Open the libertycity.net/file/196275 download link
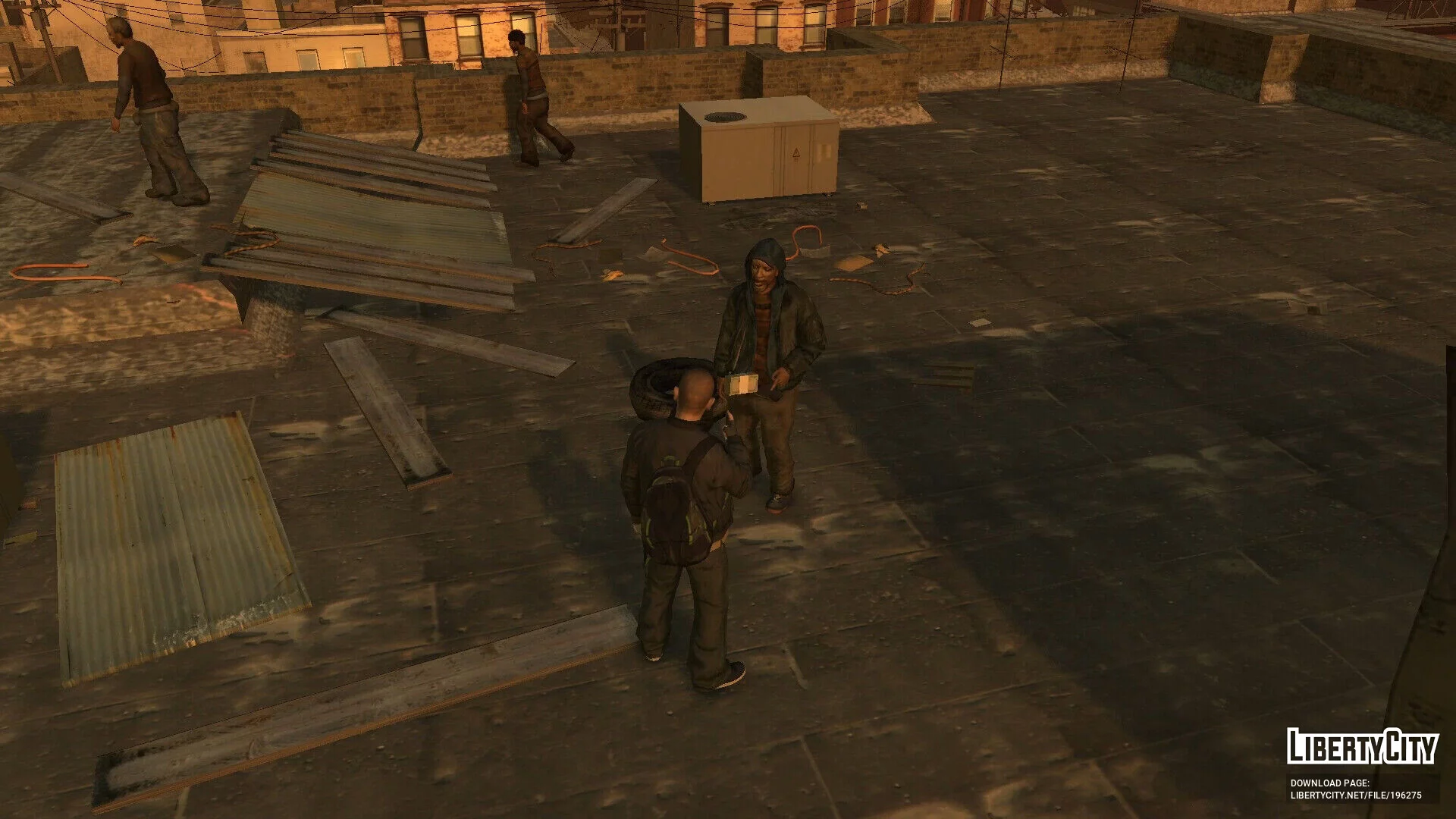The image size is (1456, 819). [x=1356, y=795]
